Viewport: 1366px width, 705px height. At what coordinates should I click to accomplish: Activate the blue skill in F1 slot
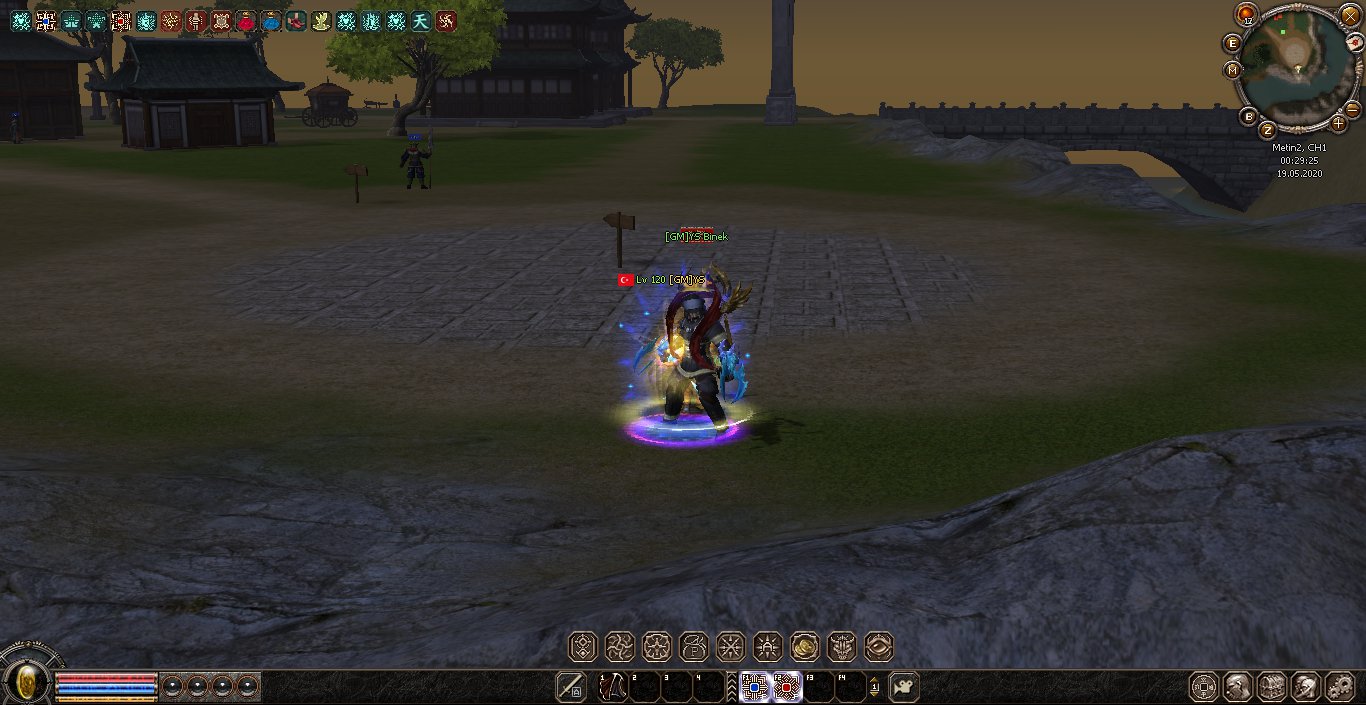754,687
